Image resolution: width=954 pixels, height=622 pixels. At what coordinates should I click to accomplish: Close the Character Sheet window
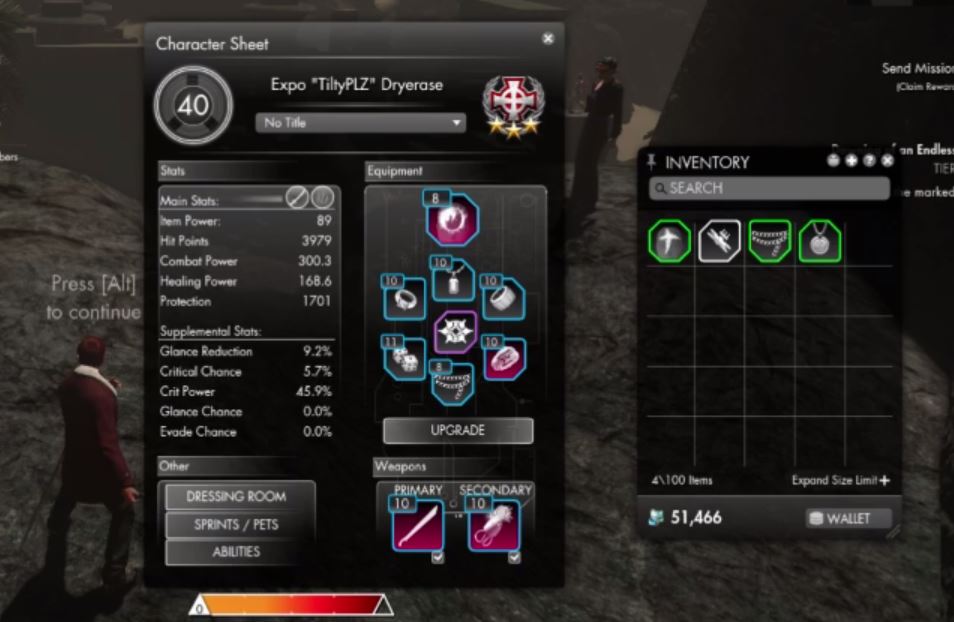point(548,38)
